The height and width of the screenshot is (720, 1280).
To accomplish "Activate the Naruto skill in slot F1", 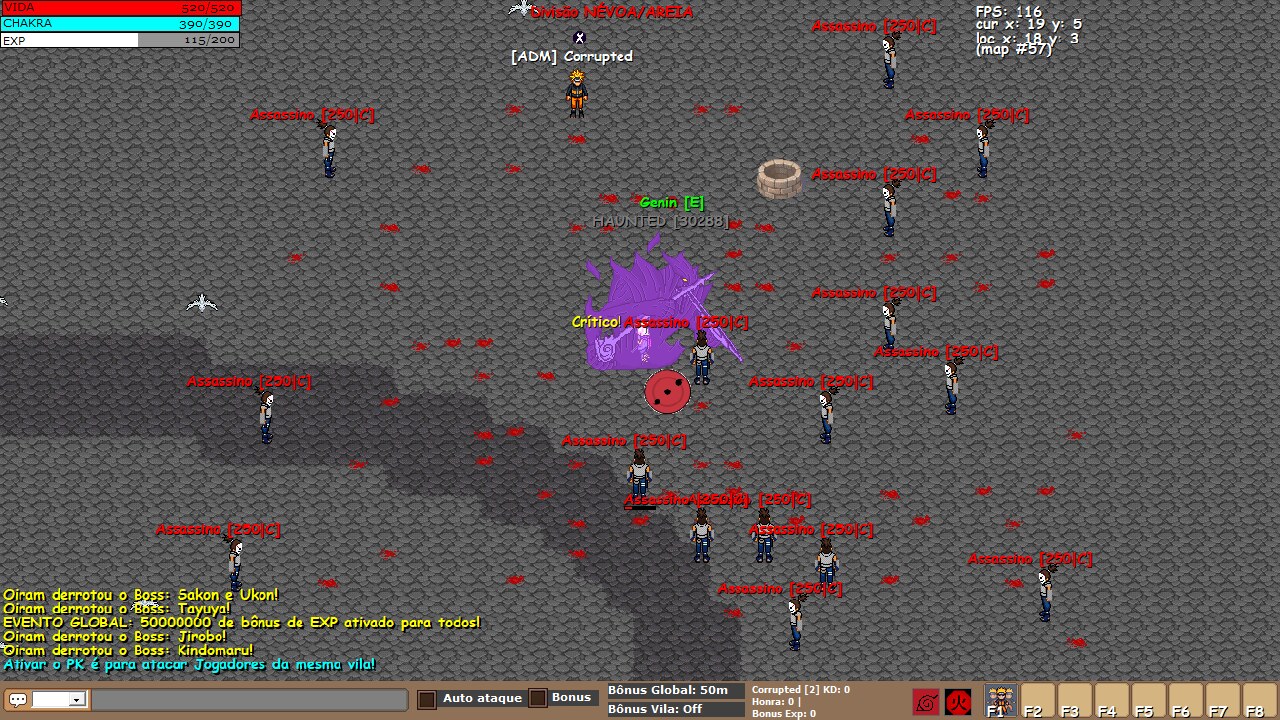I will [999, 700].
